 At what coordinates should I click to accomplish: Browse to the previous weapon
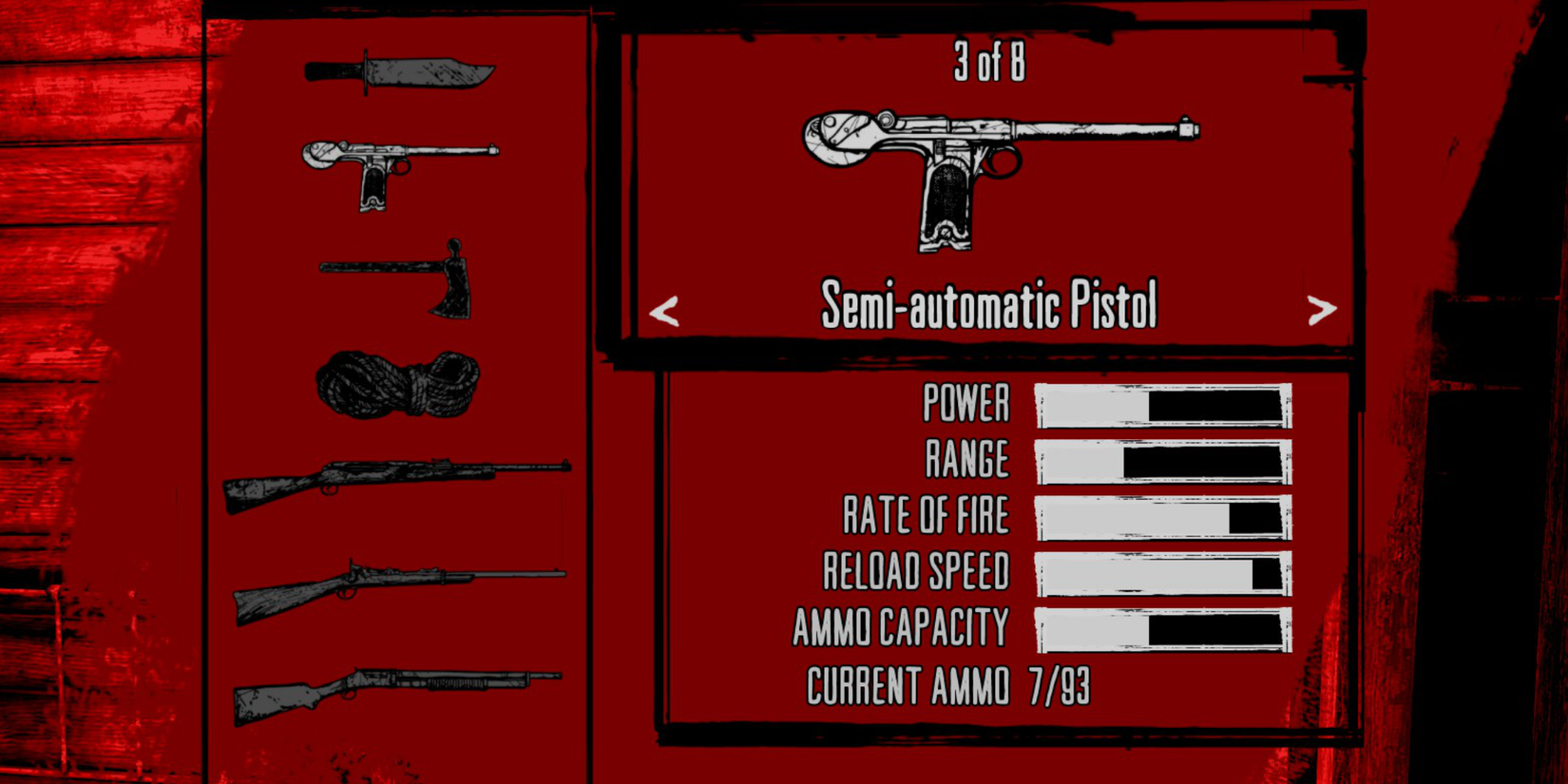665,309
